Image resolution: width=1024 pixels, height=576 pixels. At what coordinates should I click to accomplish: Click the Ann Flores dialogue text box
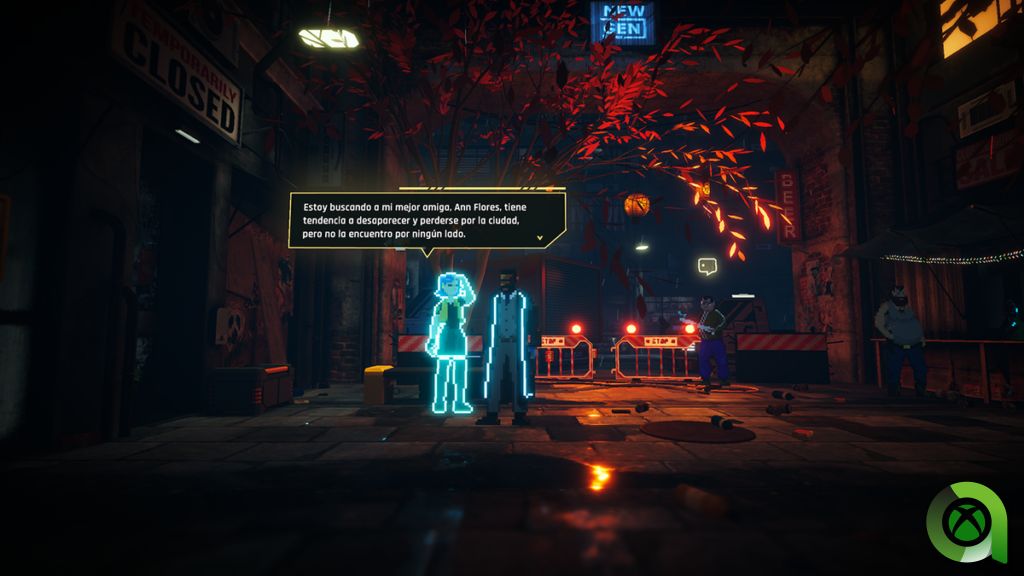point(427,219)
